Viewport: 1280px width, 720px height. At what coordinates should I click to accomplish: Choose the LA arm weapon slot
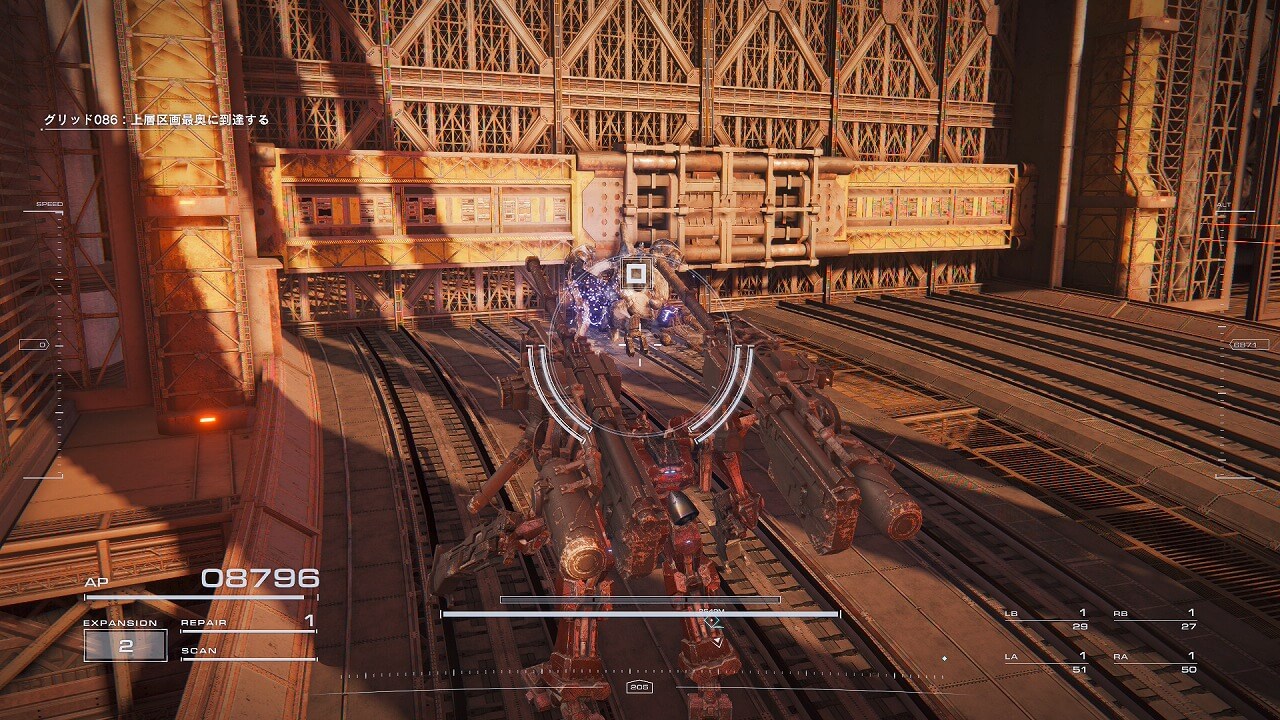[x=1046, y=662]
